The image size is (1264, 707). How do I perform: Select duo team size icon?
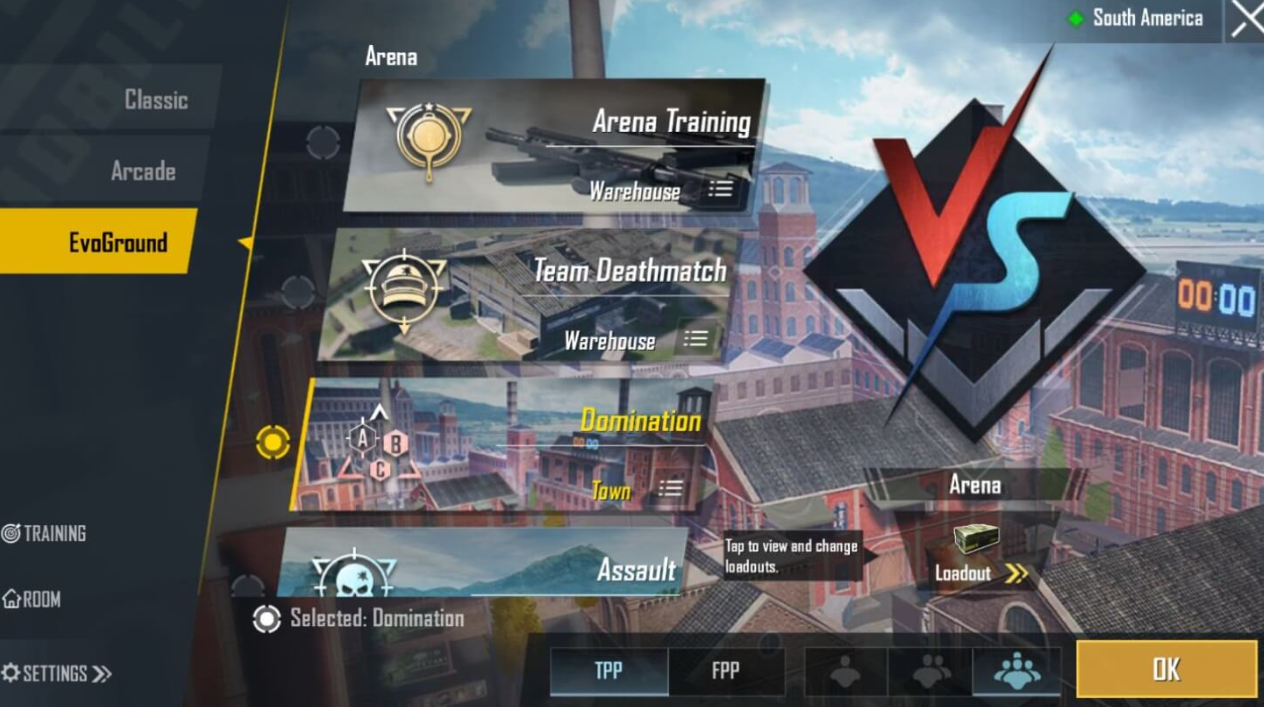tap(930, 671)
